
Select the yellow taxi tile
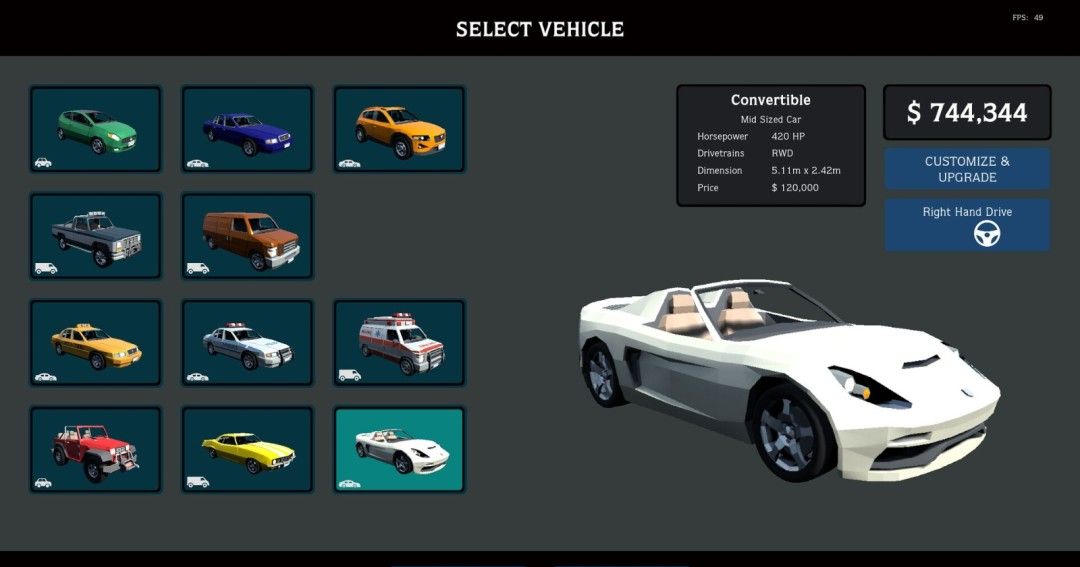pyautogui.click(x=96, y=343)
